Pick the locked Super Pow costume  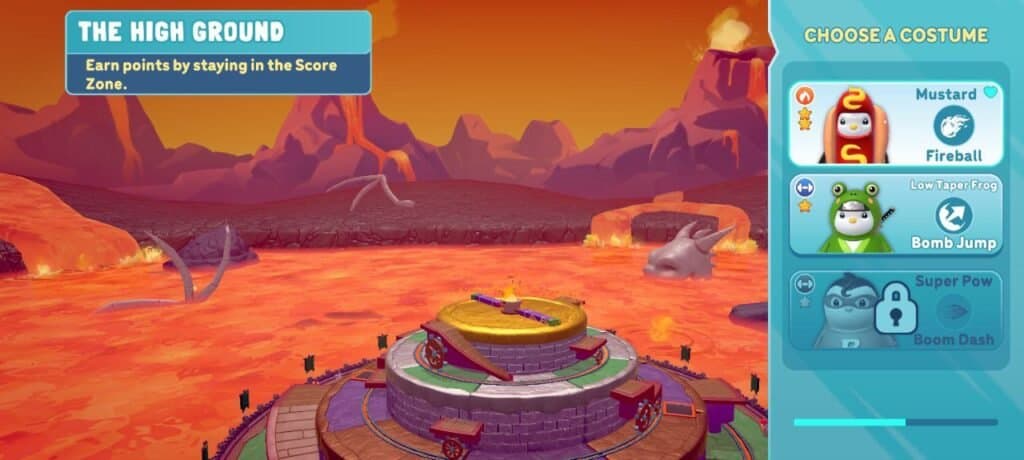pos(893,310)
